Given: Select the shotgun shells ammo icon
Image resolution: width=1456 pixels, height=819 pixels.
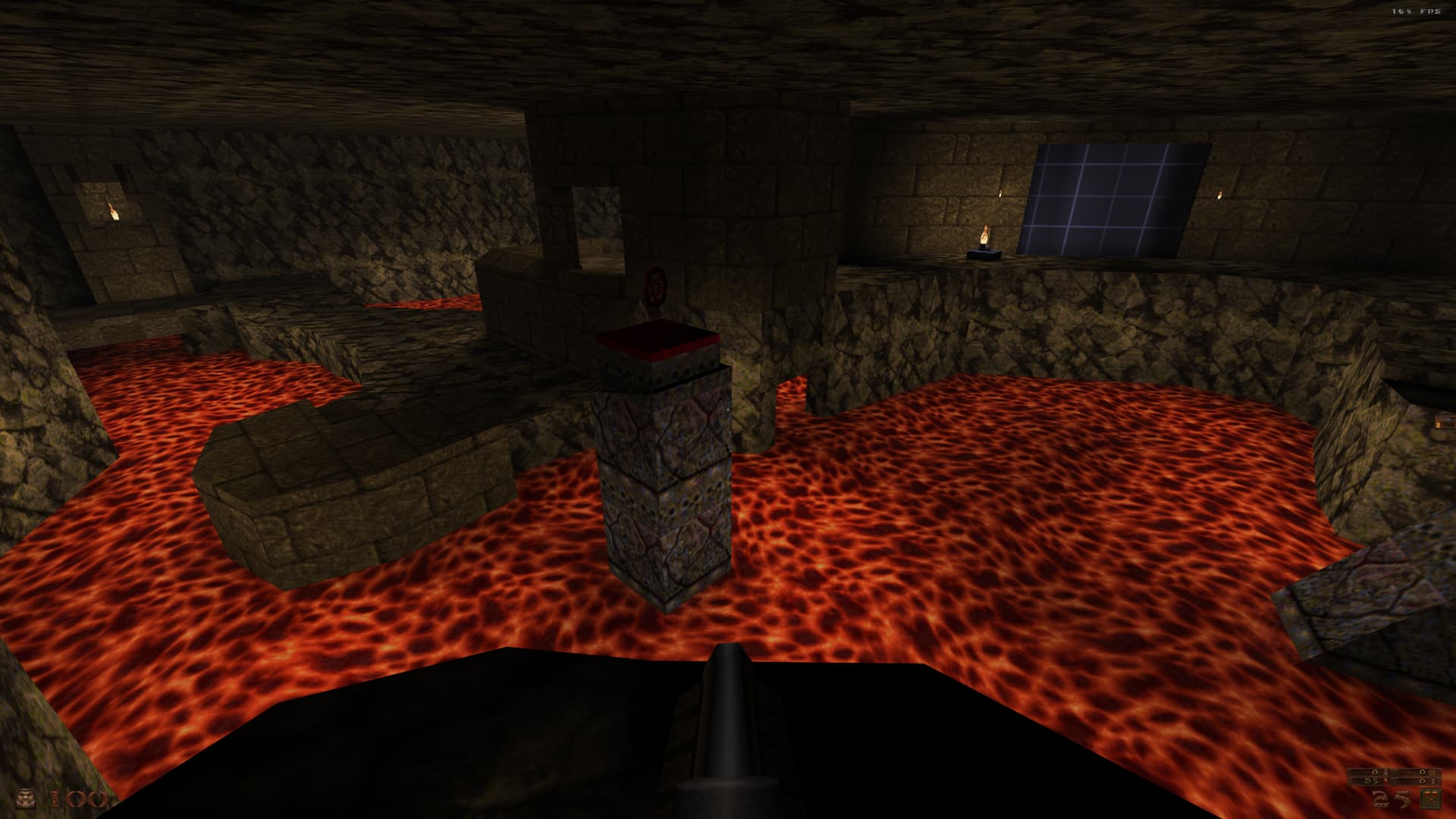Looking at the screenshot, I should pos(1430,799).
